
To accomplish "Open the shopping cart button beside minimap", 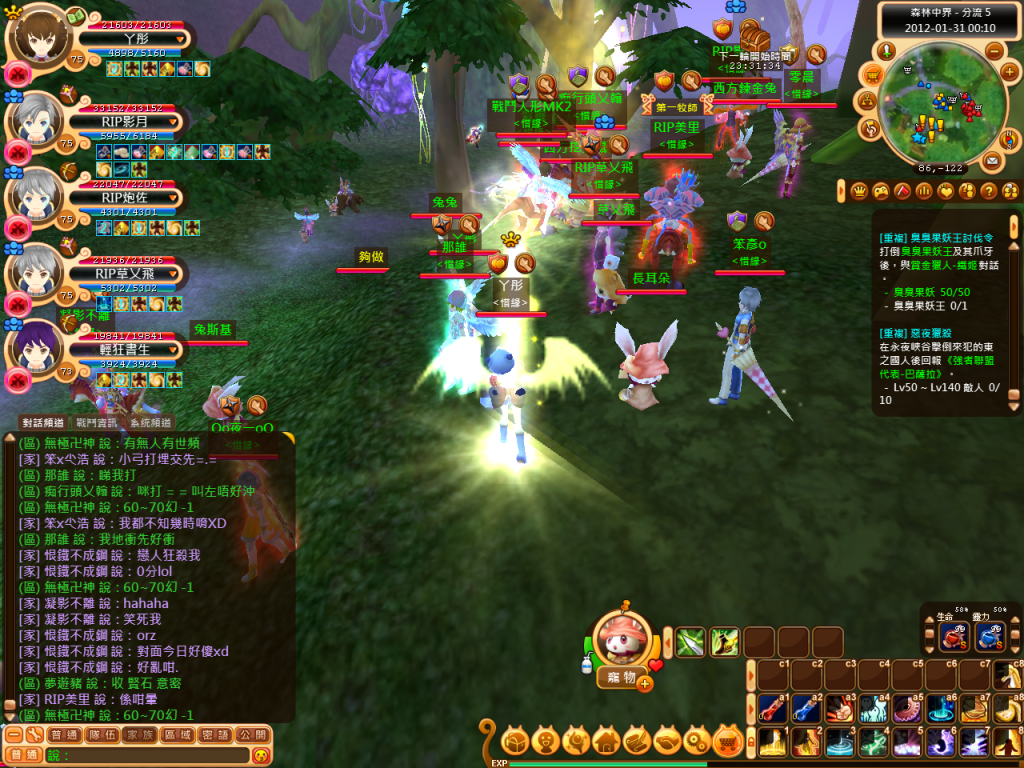I will tap(872, 73).
